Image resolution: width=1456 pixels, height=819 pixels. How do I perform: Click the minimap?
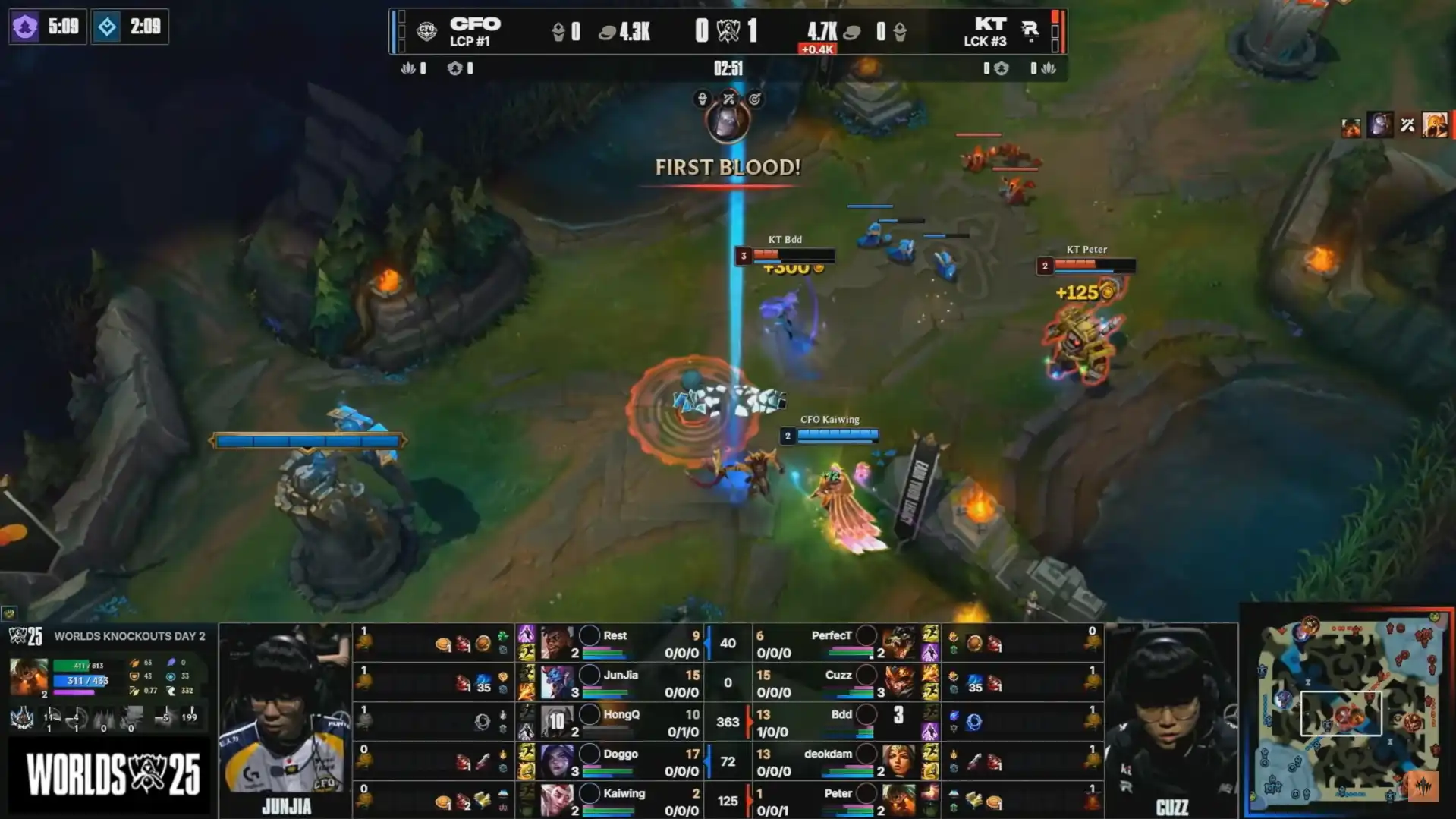tap(1348, 711)
